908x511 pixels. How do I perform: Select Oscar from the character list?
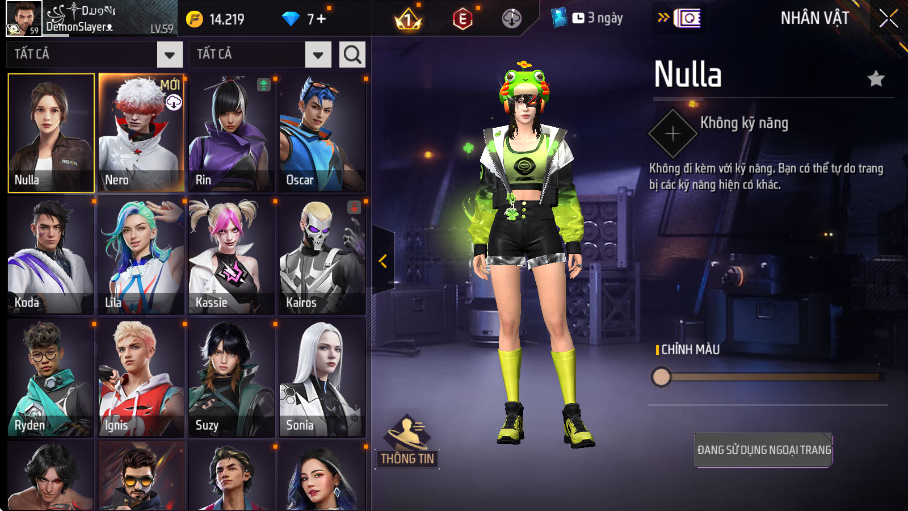click(321, 132)
